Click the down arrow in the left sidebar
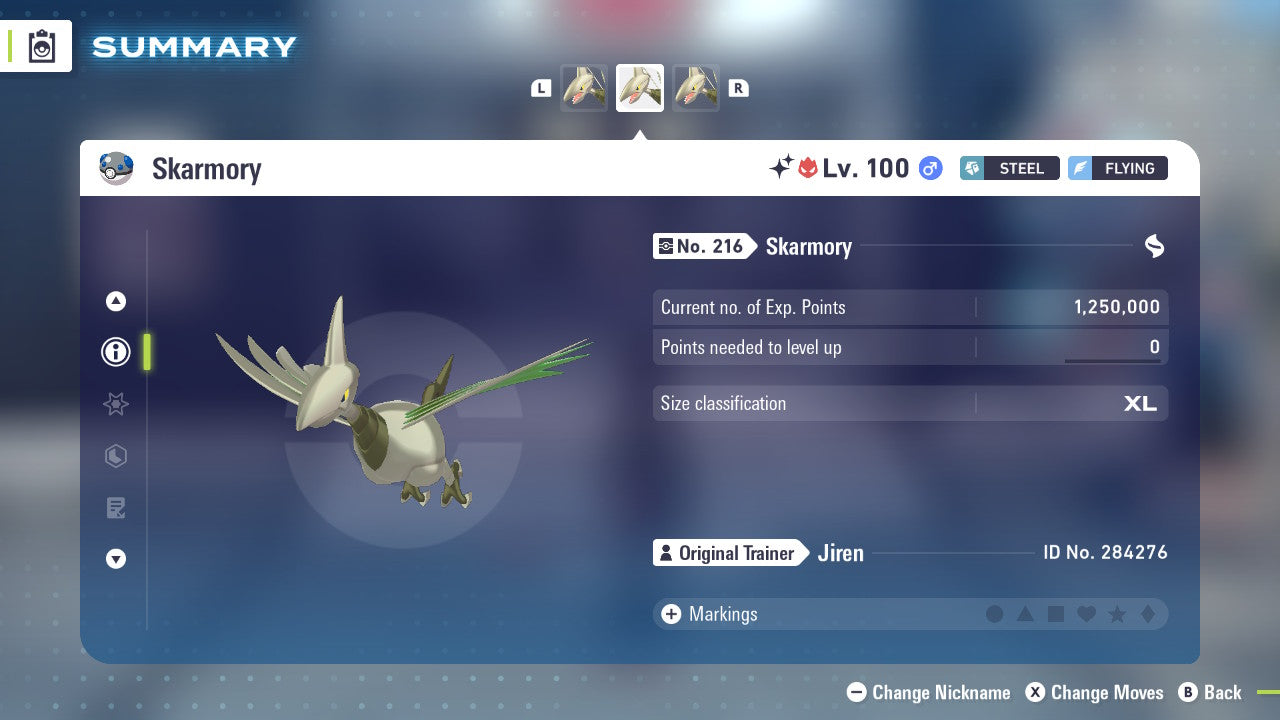 115,559
